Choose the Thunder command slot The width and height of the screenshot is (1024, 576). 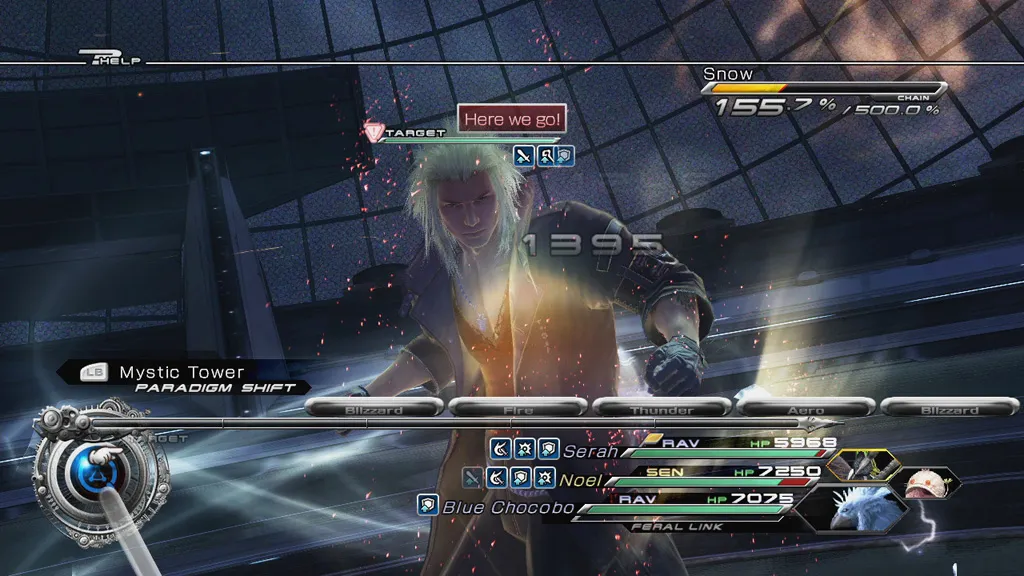tap(661, 408)
